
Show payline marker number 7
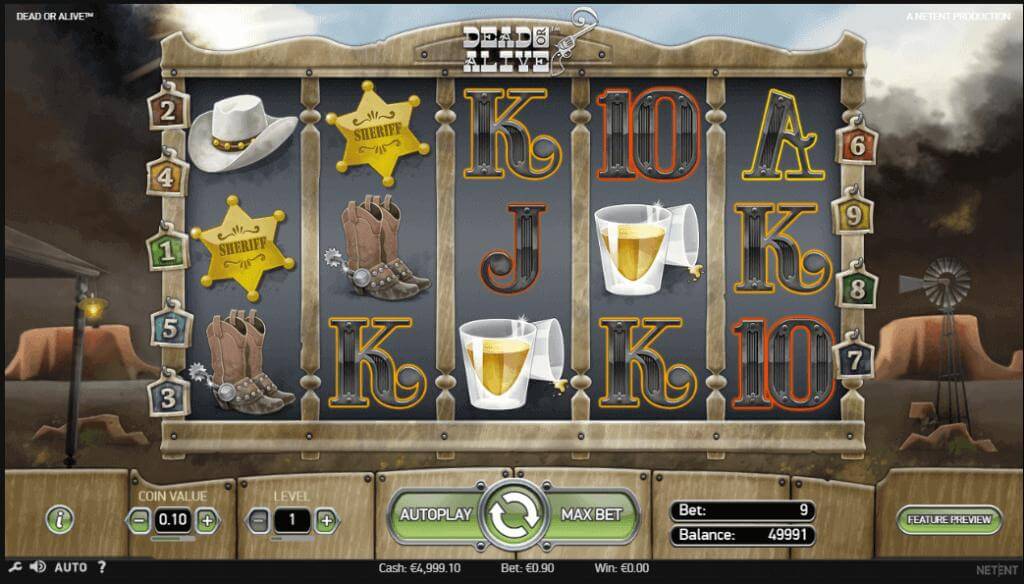(x=856, y=358)
